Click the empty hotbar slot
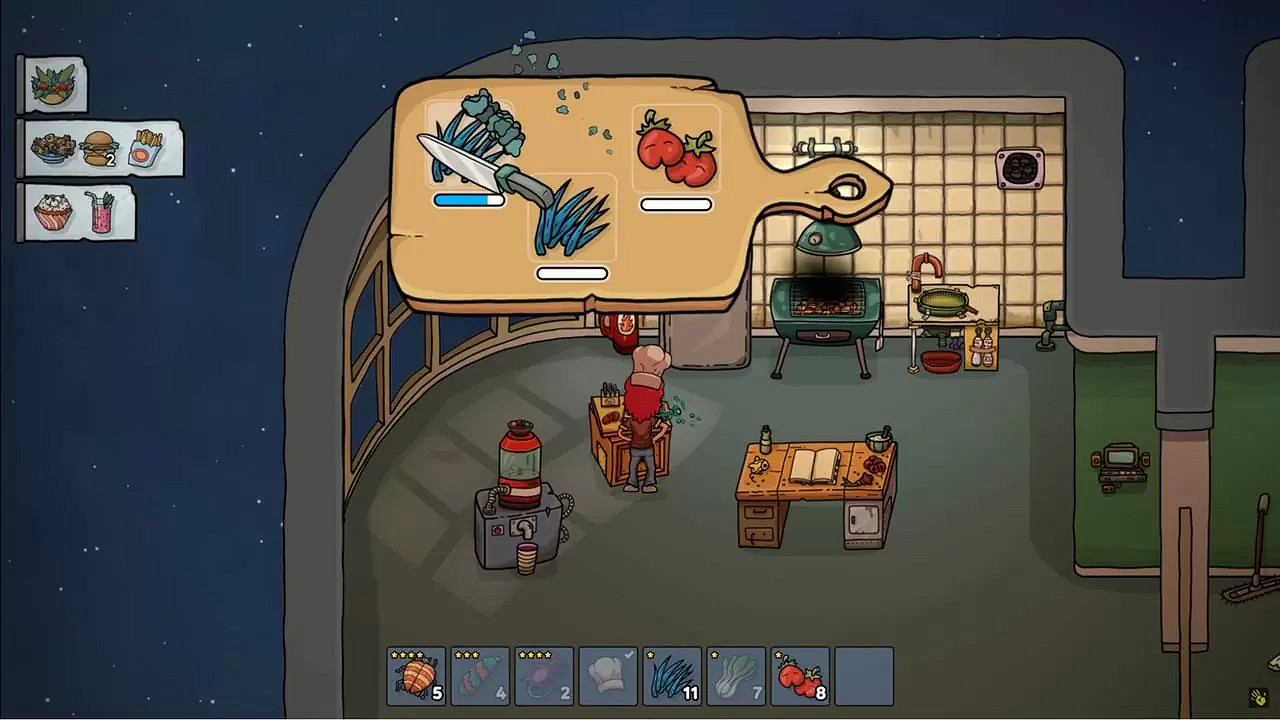Image resolution: width=1280 pixels, height=720 pixels. tap(864, 675)
